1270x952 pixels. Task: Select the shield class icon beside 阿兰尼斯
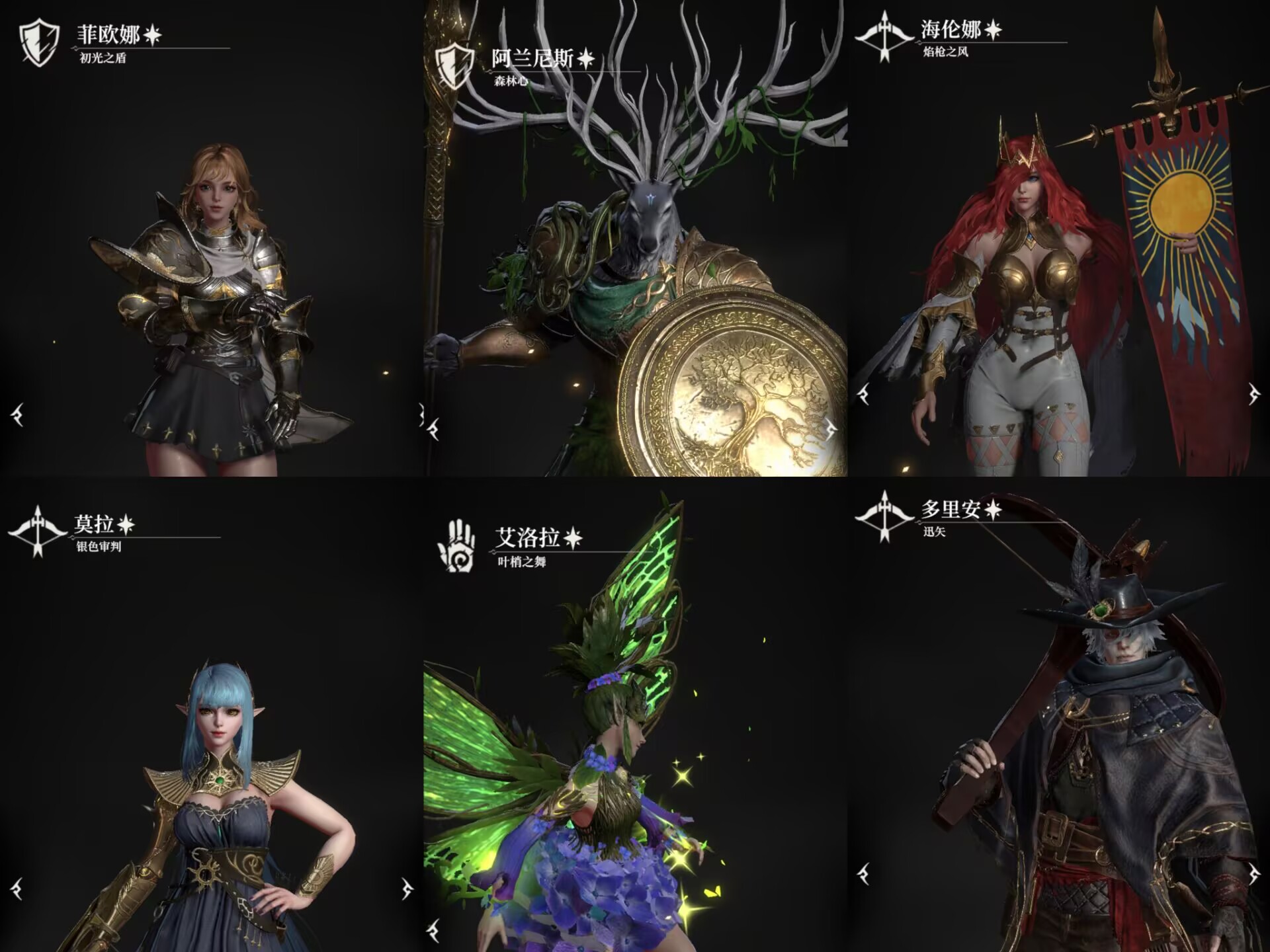[455, 66]
